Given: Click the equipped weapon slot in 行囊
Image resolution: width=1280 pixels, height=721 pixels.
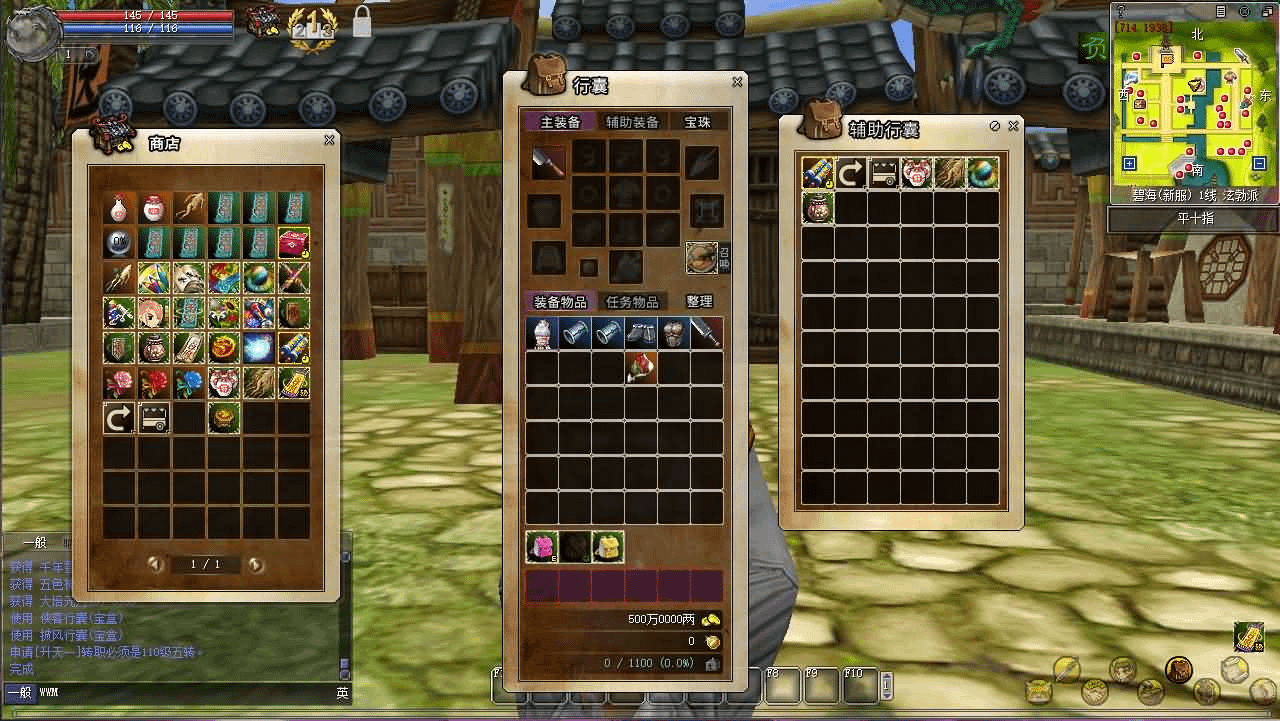Looking at the screenshot, I should click(547, 160).
